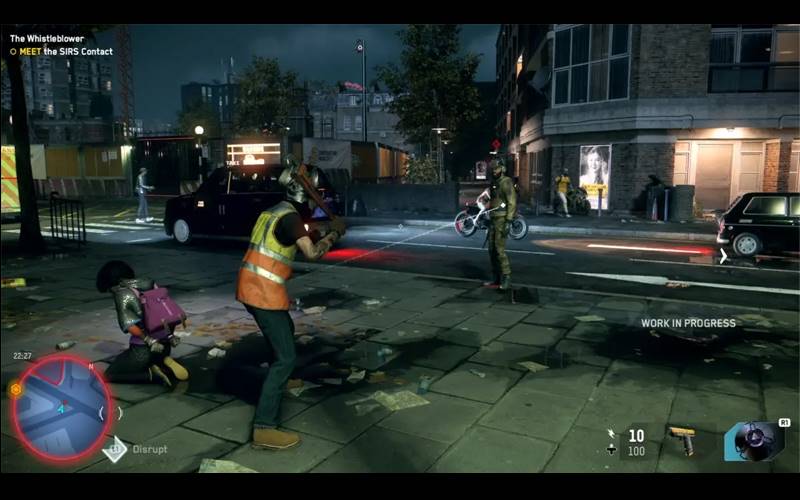
Task: Click the orange objective marker on the minimap edge
Action: click(15, 388)
